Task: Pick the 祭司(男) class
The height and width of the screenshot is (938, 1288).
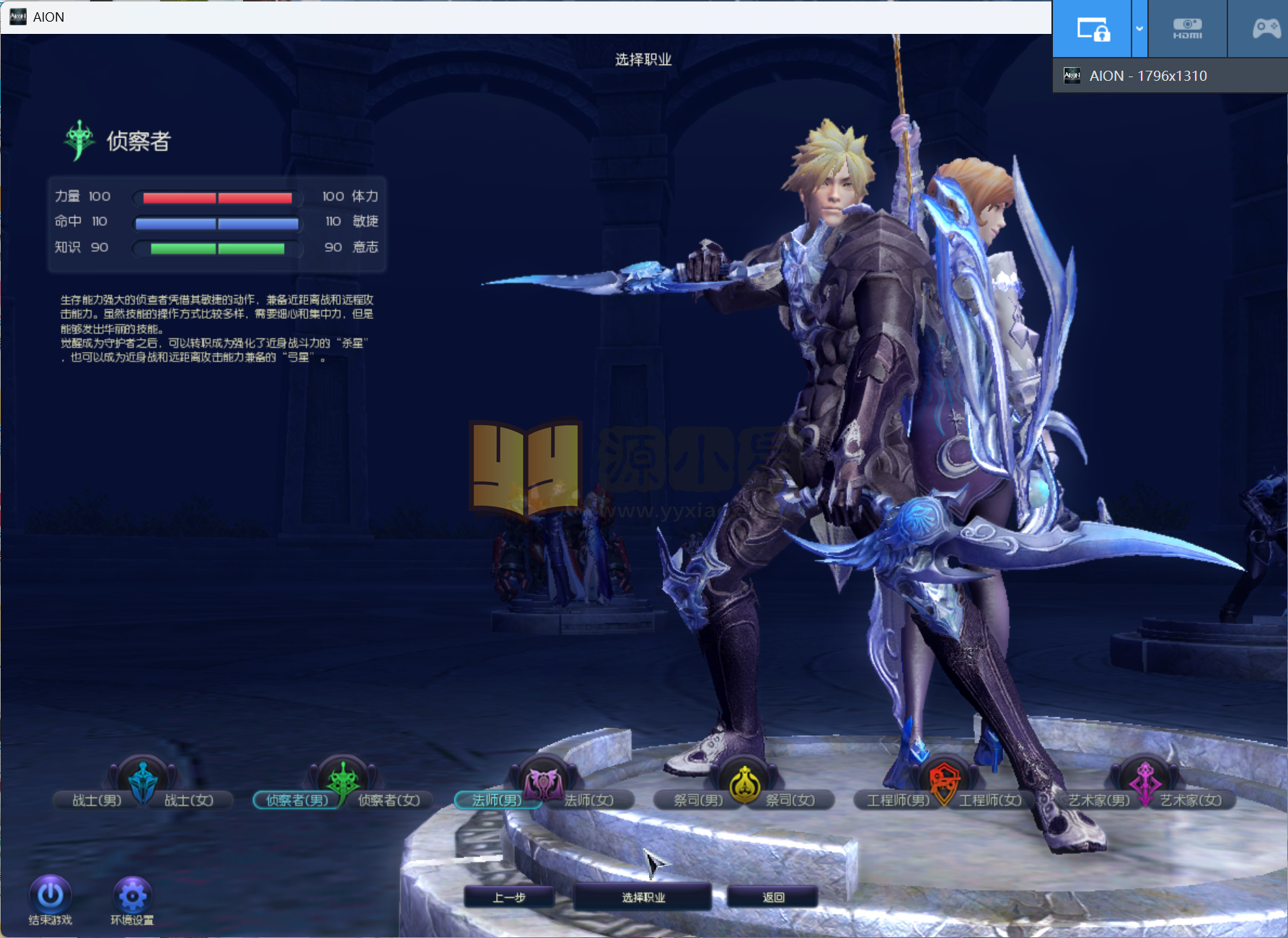Action: point(697,800)
